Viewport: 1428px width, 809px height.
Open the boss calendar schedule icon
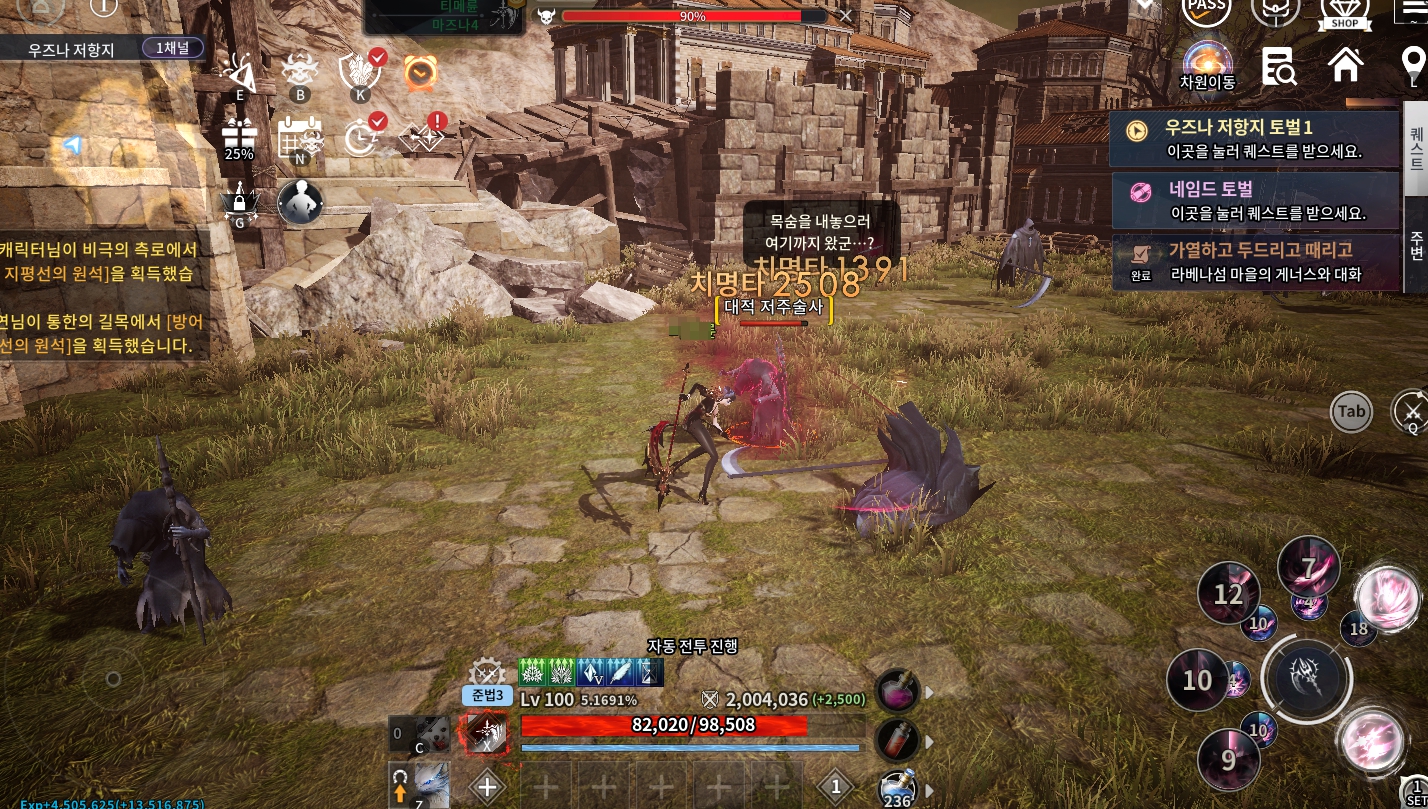pyautogui.click(x=299, y=138)
